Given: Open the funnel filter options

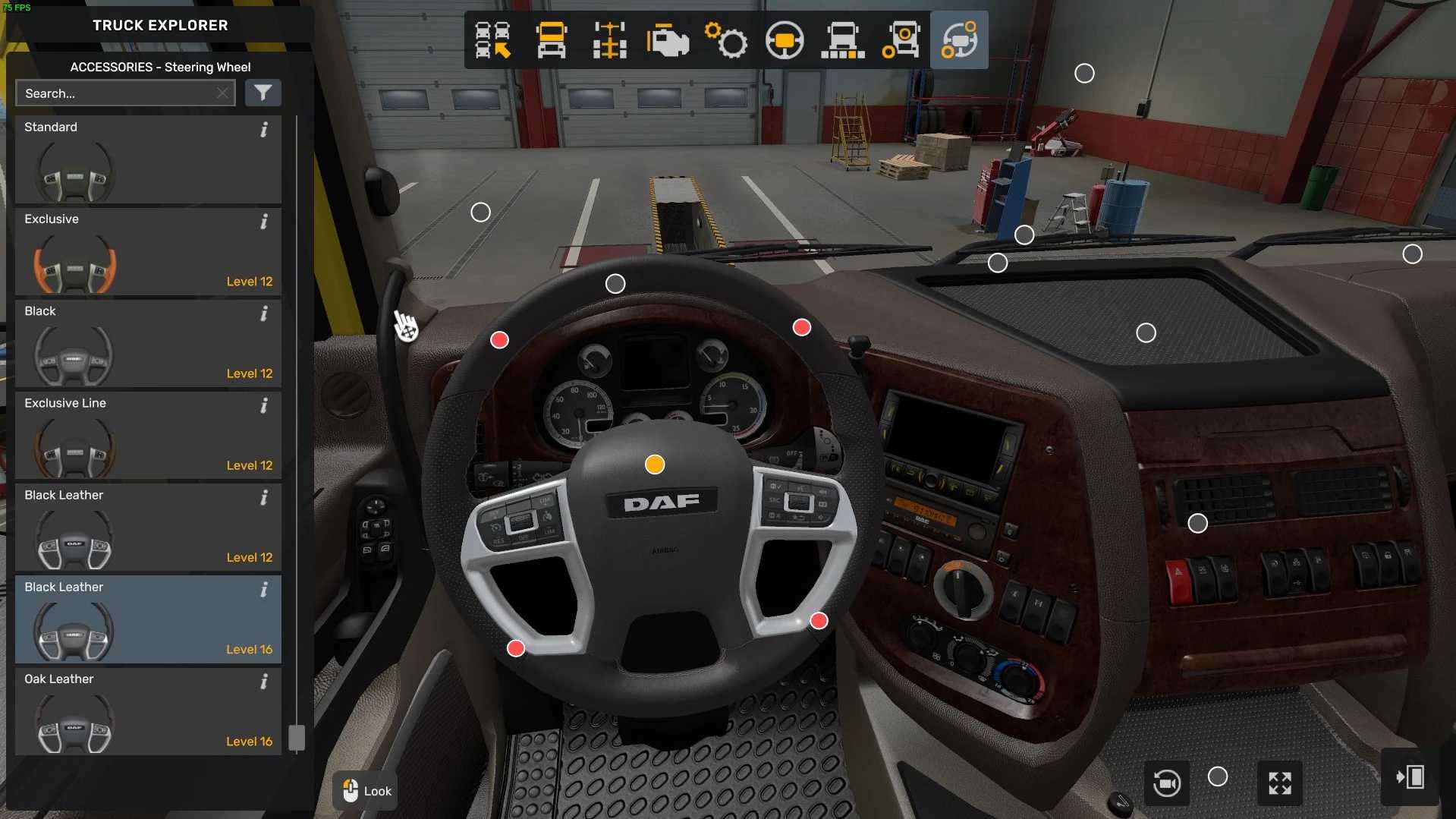Looking at the screenshot, I should [263, 93].
